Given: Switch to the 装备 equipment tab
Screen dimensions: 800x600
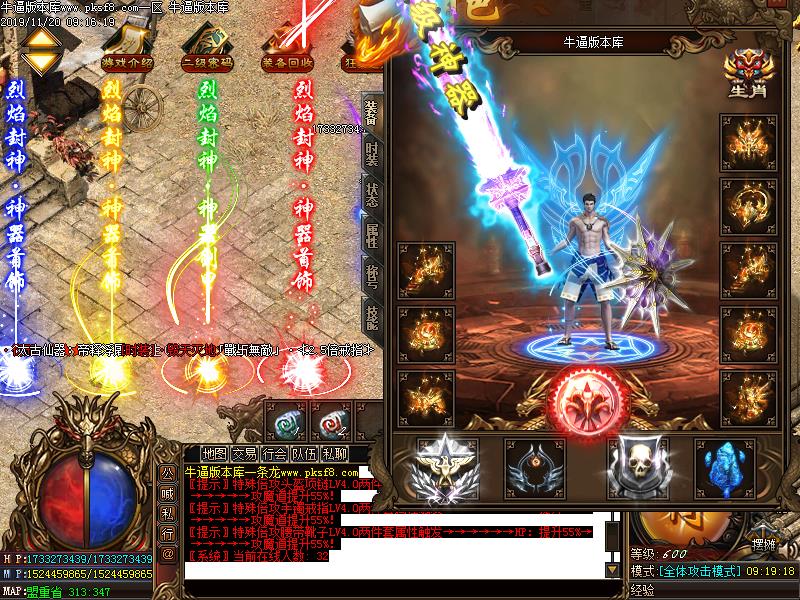Looking at the screenshot, I should coord(371,112).
